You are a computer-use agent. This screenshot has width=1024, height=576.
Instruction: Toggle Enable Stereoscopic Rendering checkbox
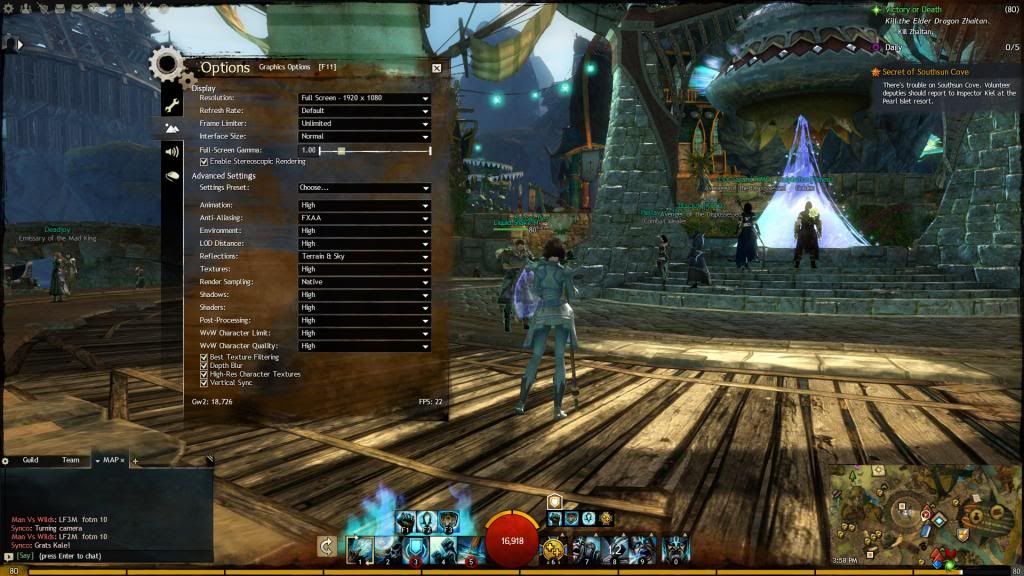204,161
